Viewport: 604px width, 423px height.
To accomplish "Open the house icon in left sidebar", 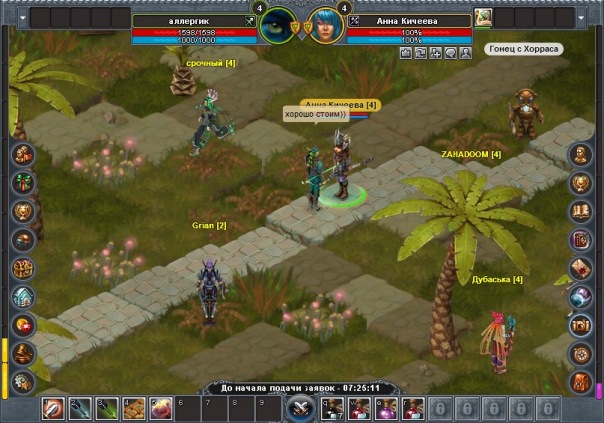I will pos(24,297).
